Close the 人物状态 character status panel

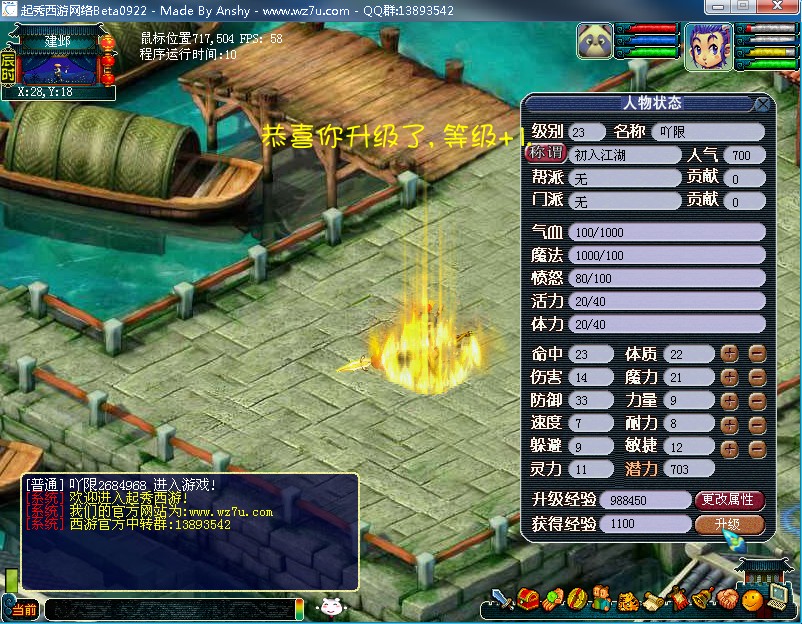tap(762, 104)
